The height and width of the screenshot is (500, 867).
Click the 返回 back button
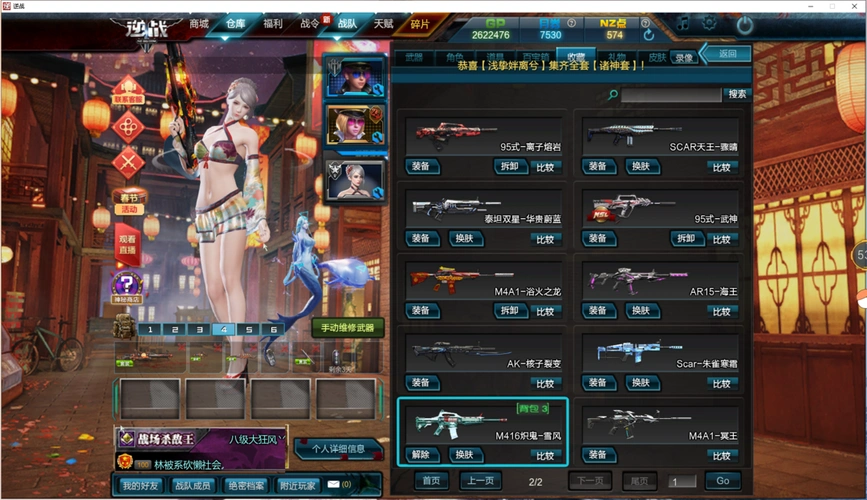[726, 53]
